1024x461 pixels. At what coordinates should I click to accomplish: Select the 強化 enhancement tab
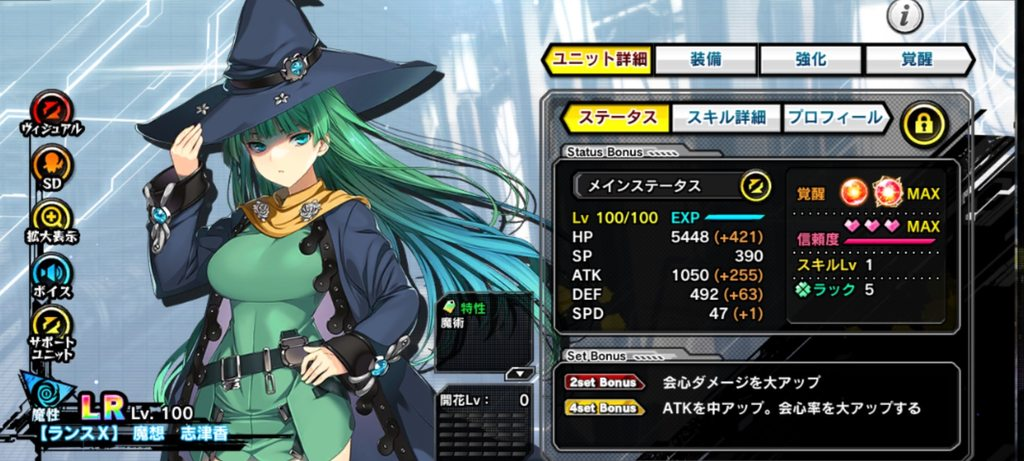pyautogui.click(x=812, y=60)
